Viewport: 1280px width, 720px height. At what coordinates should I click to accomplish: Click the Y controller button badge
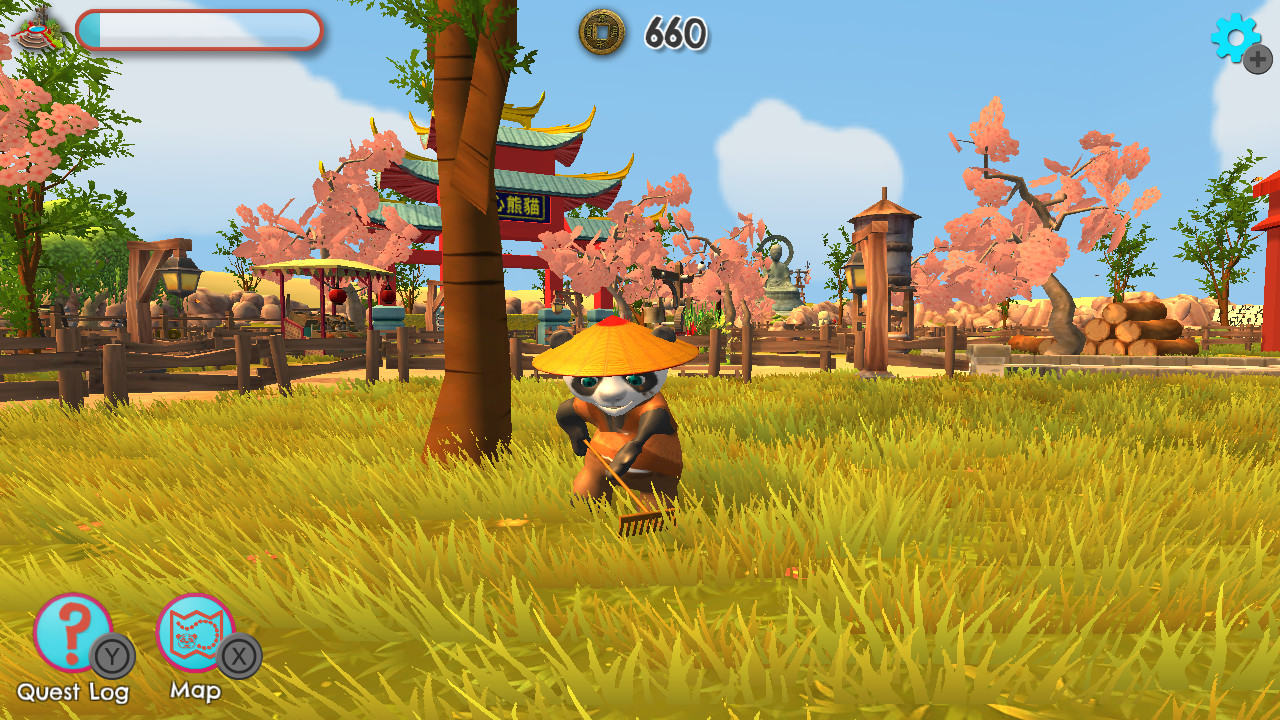[107, 657]
